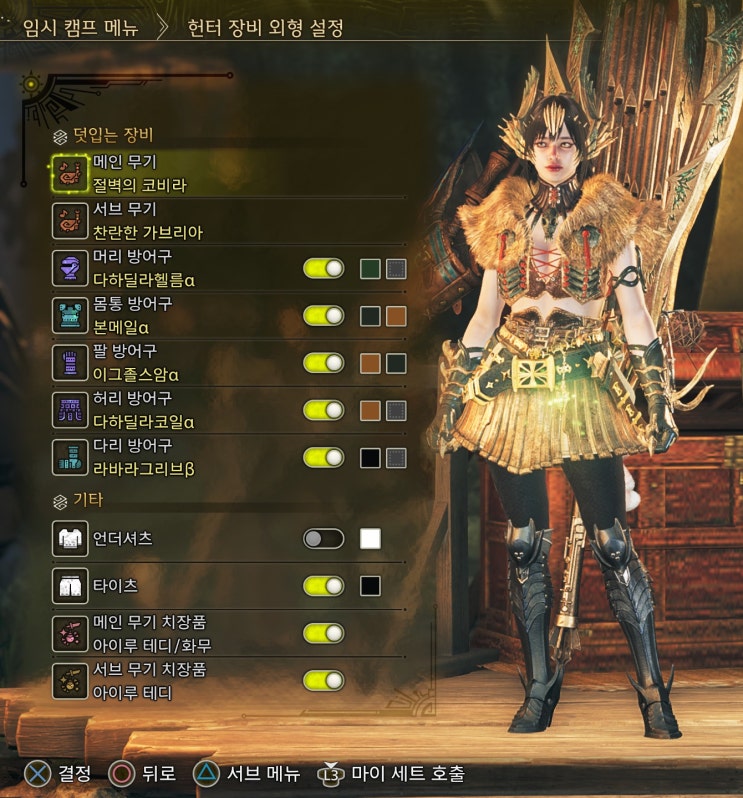Disable the 타이츠 toggle

pyautogui.click(x=323, y=586)
